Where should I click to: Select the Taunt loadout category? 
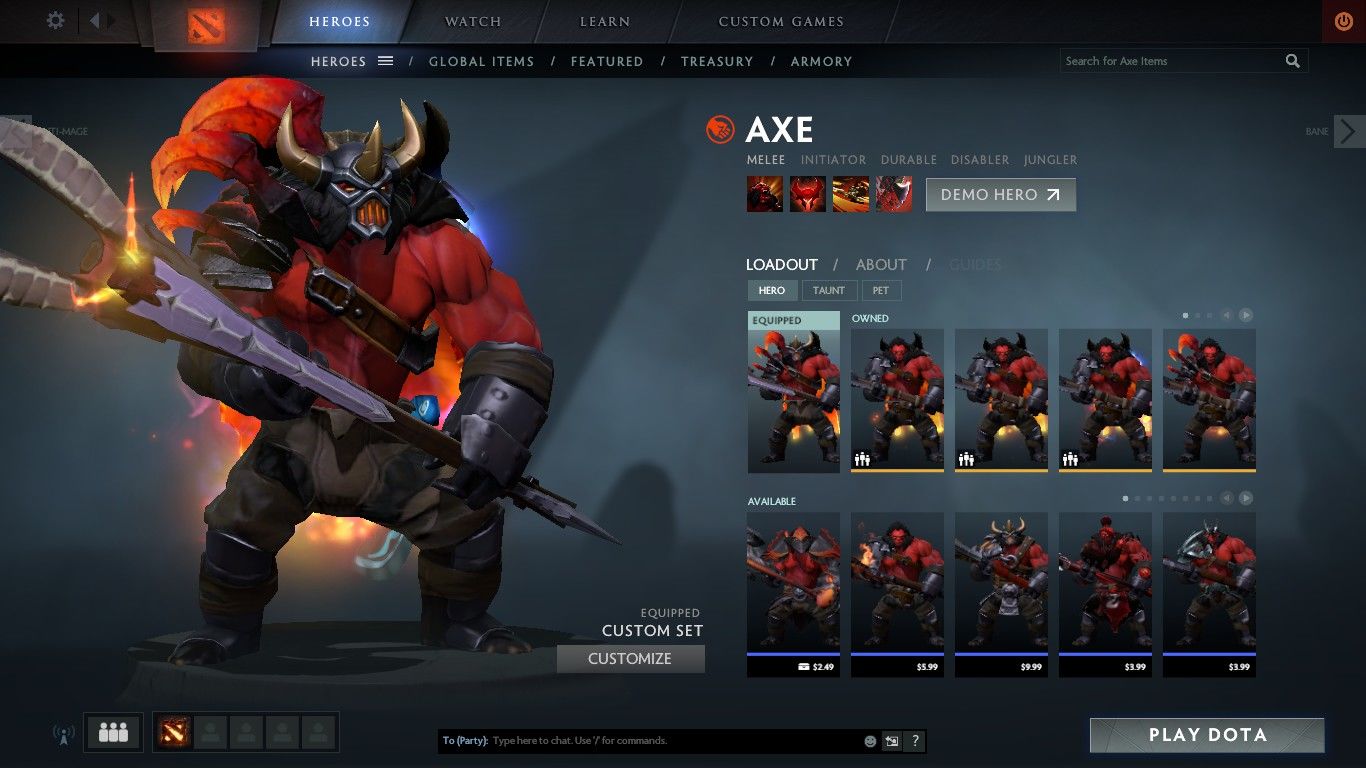(x=828, y=290)
